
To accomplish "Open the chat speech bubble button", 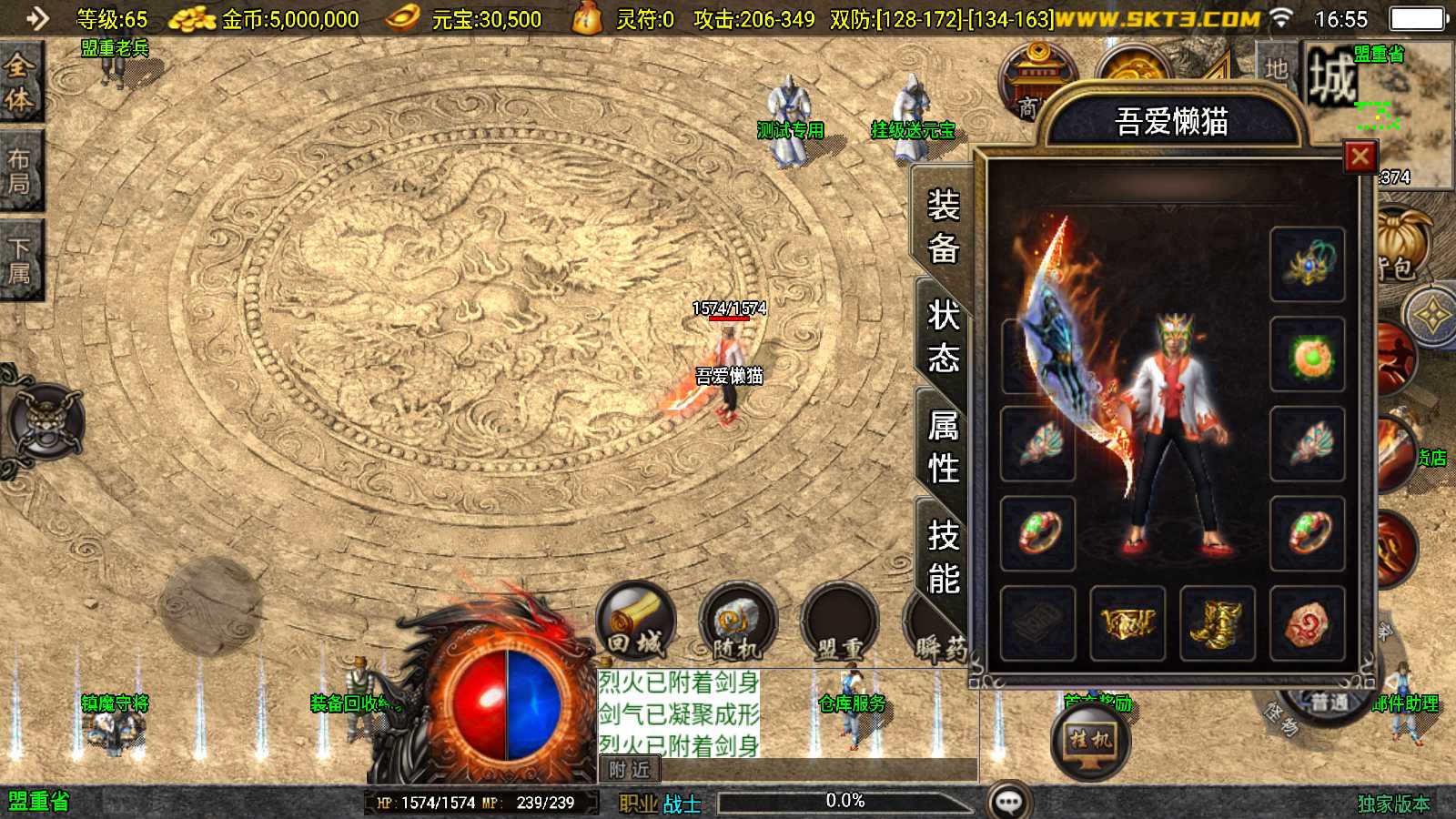I will coord(1009,802).
